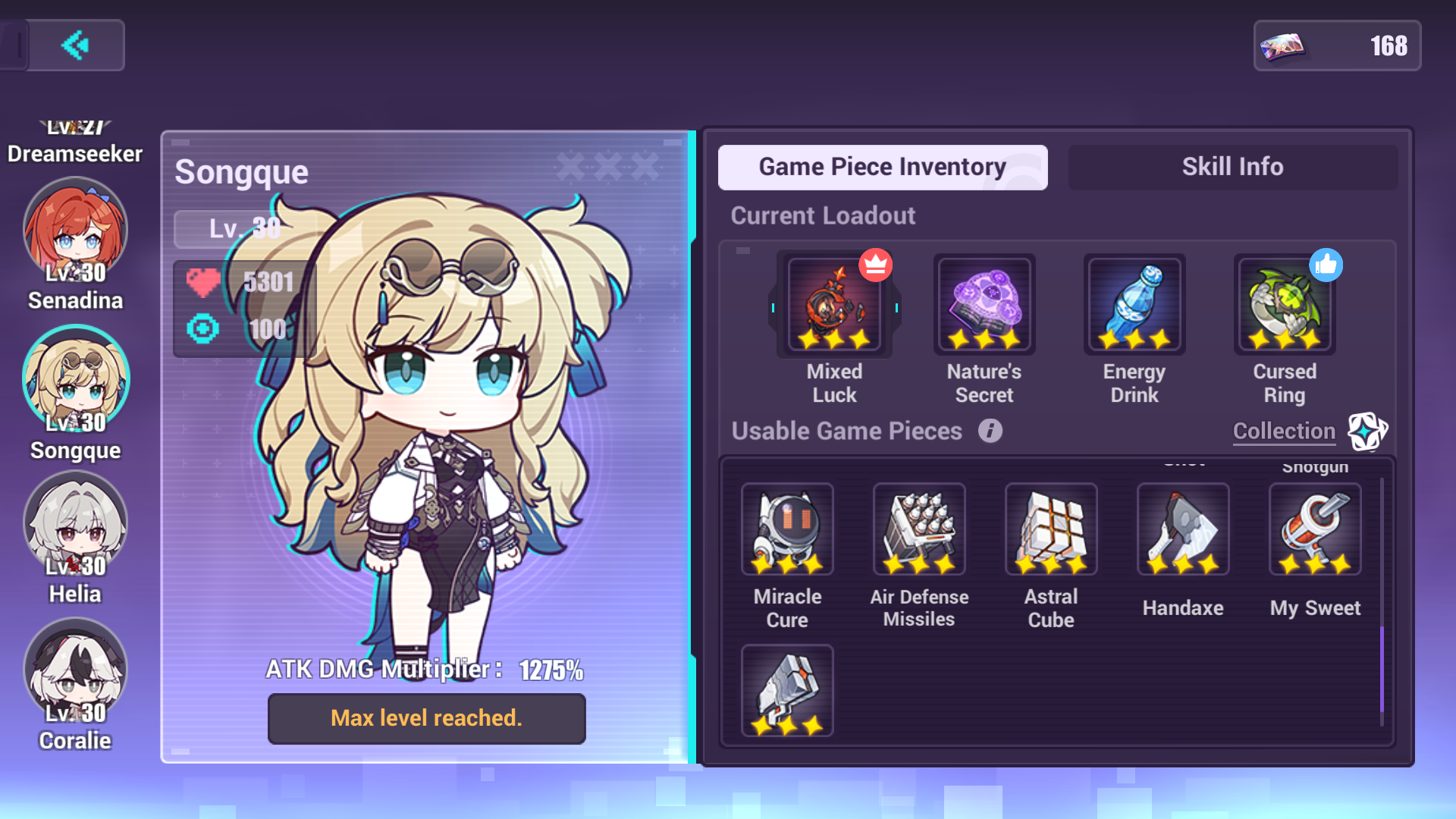
Task: Tap the crystal currency counter showing 168
Action: point(1337,45)
